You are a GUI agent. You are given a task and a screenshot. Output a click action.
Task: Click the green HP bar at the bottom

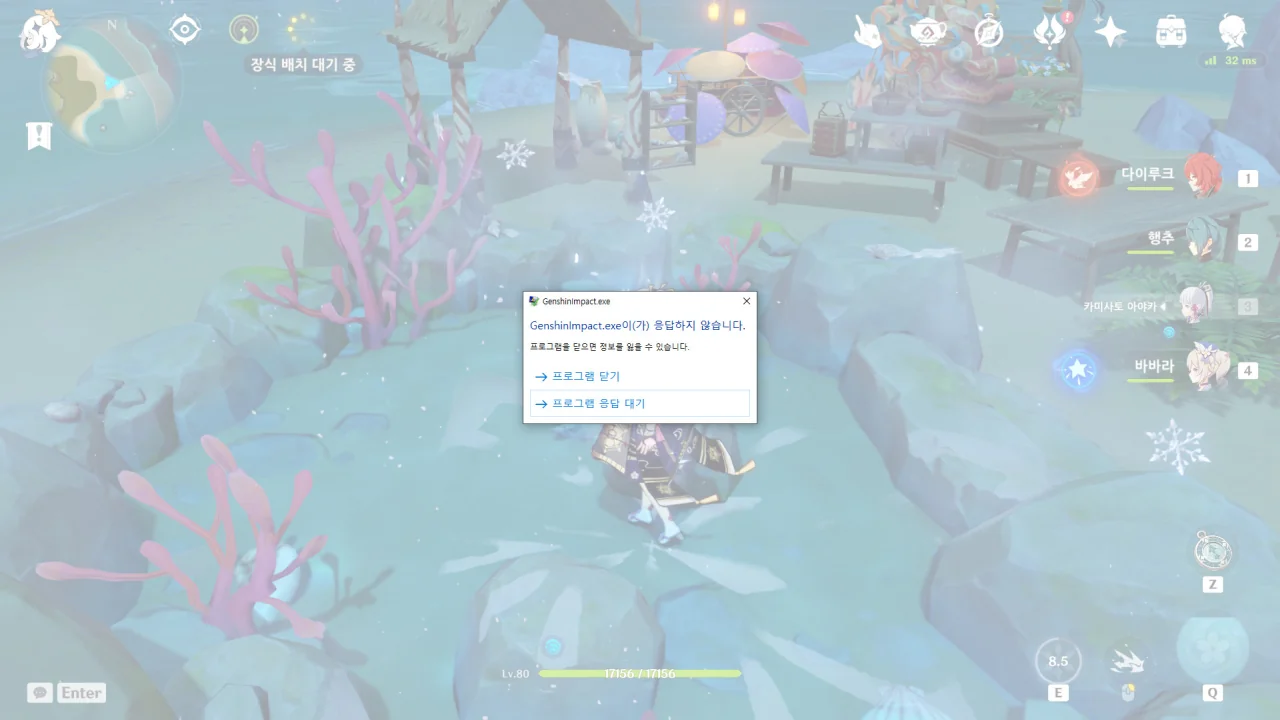[x=640, y=674]
